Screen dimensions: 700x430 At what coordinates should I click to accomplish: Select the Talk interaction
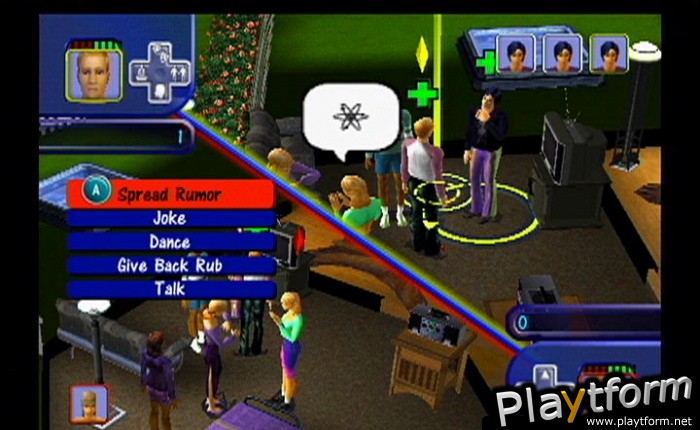[170, 289]
